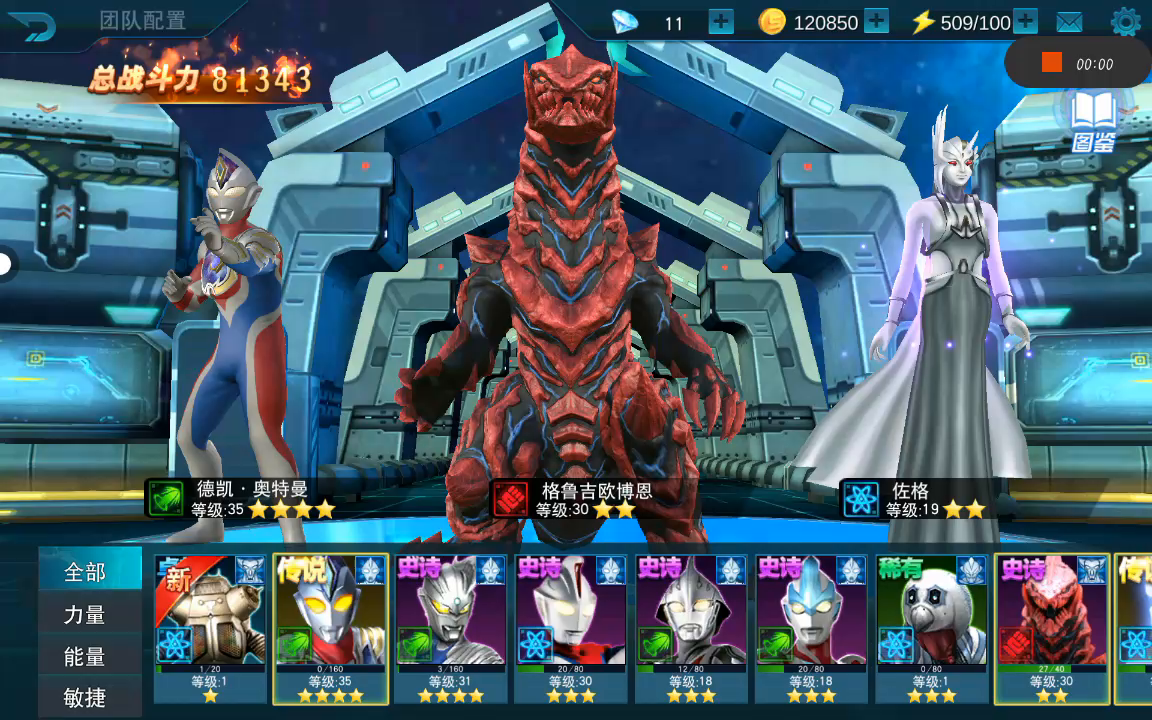Add more diamonds with the plus button

point(720,21)
